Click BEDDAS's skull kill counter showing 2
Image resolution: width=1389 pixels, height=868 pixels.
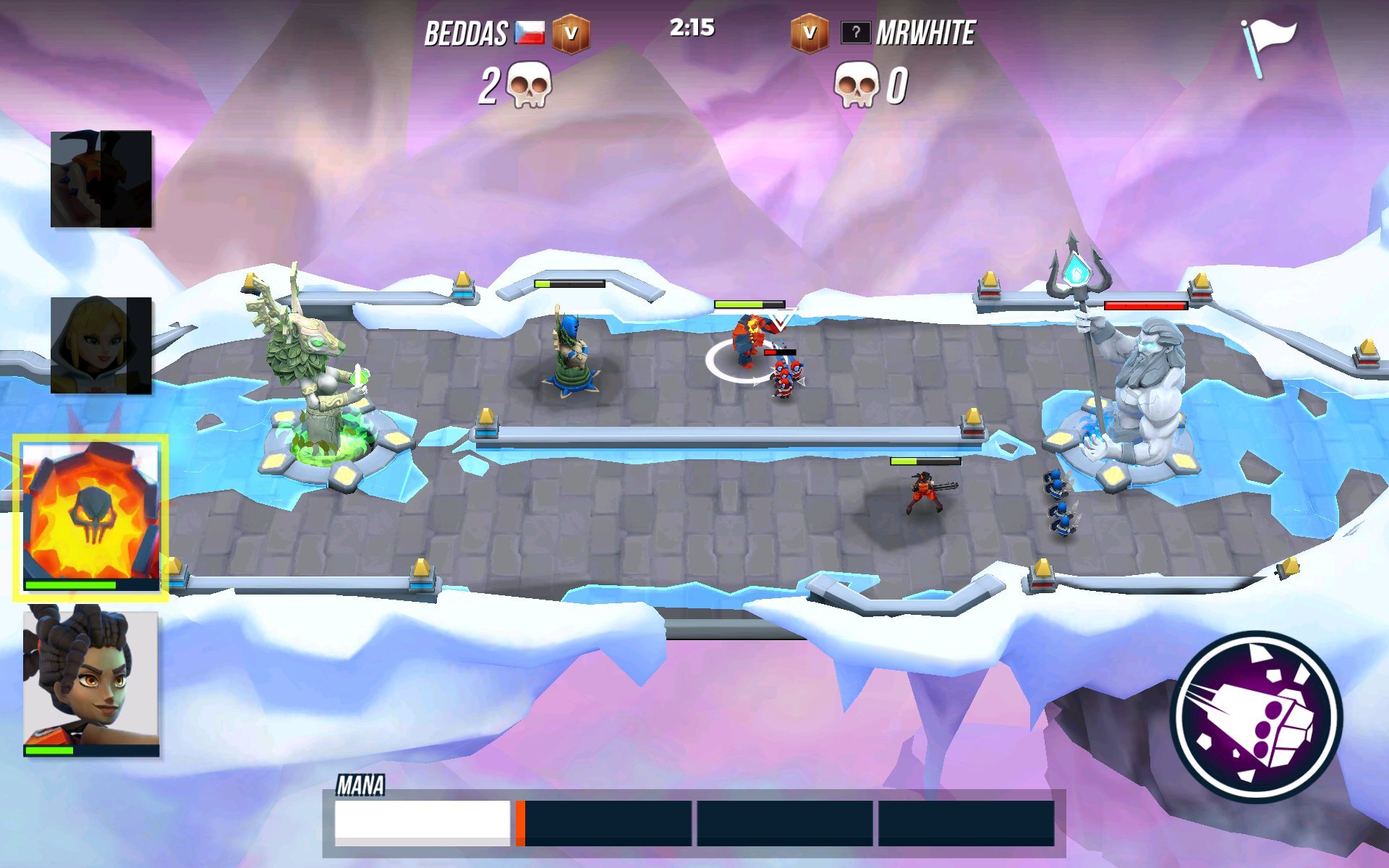[514, 87]
